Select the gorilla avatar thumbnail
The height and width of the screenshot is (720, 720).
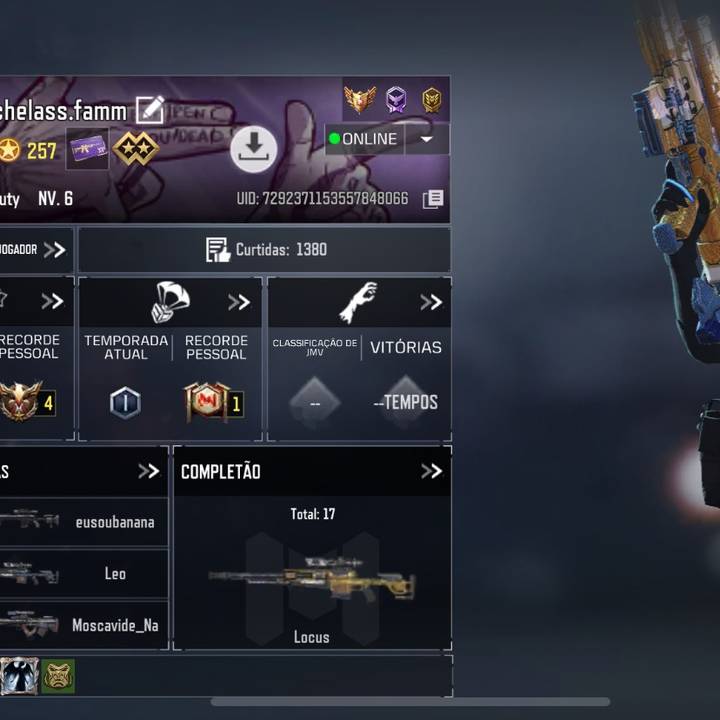tap(58, 677)
